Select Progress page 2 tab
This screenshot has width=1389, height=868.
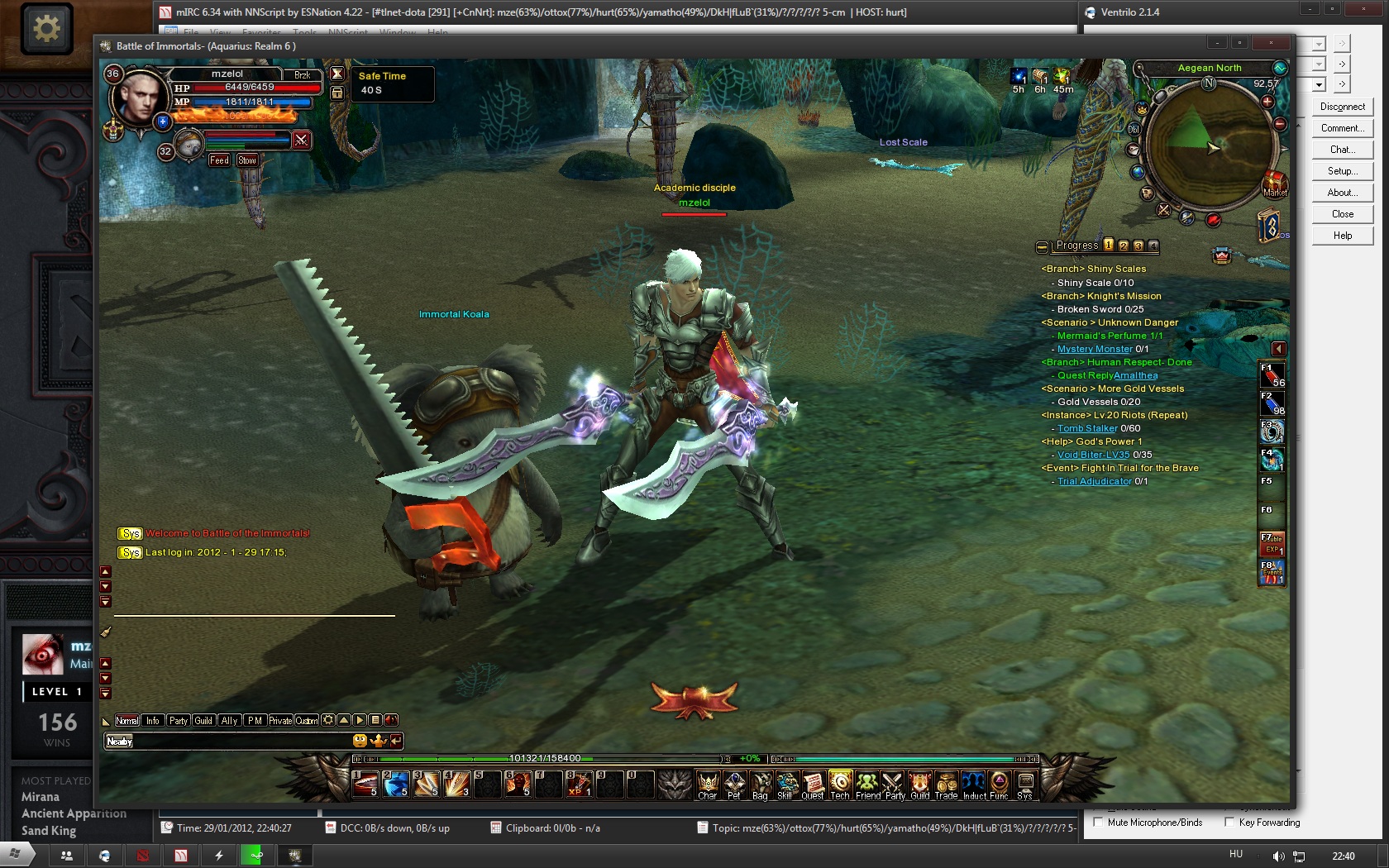1124,246
